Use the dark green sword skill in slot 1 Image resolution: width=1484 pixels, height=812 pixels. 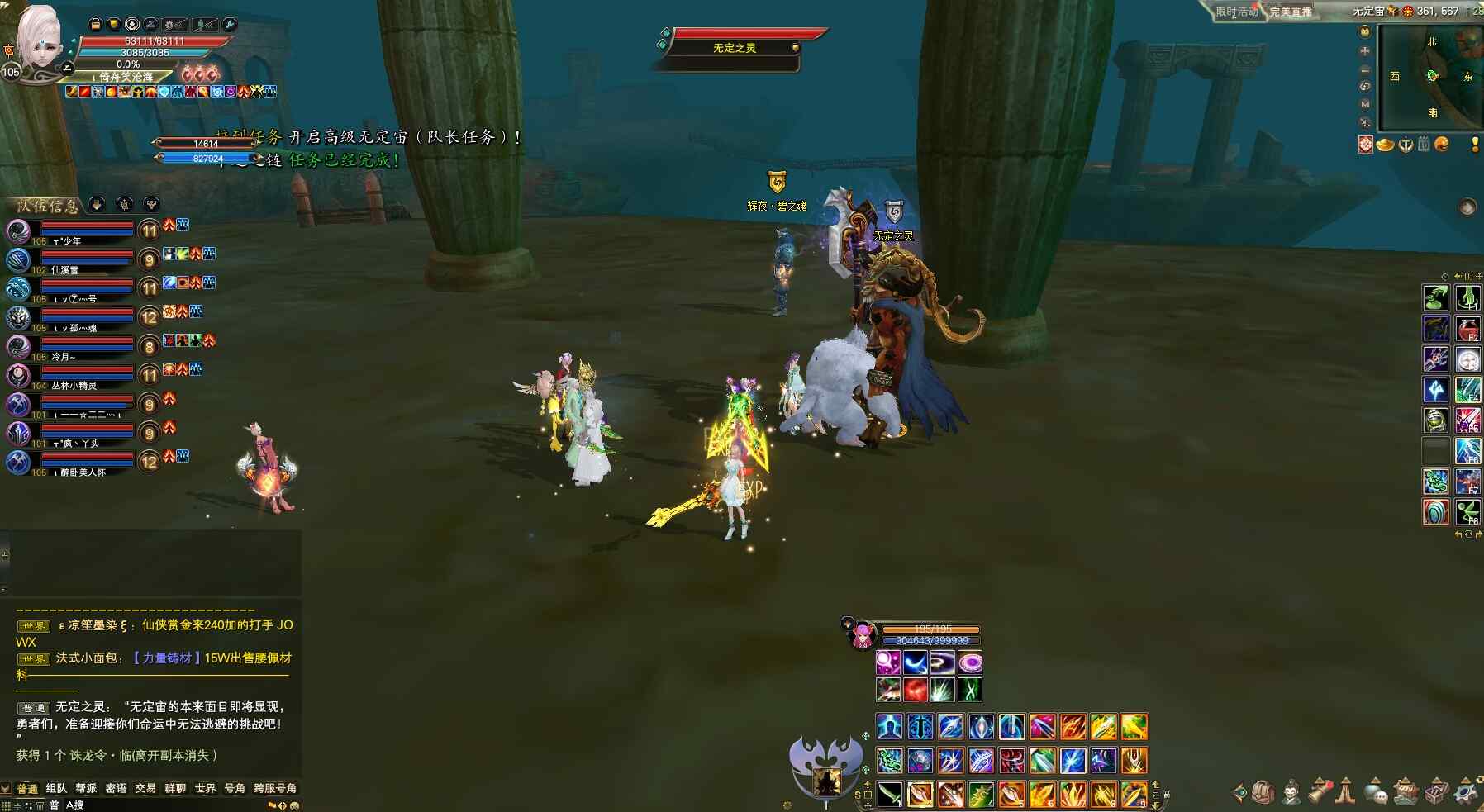click(x=890, y=794)
